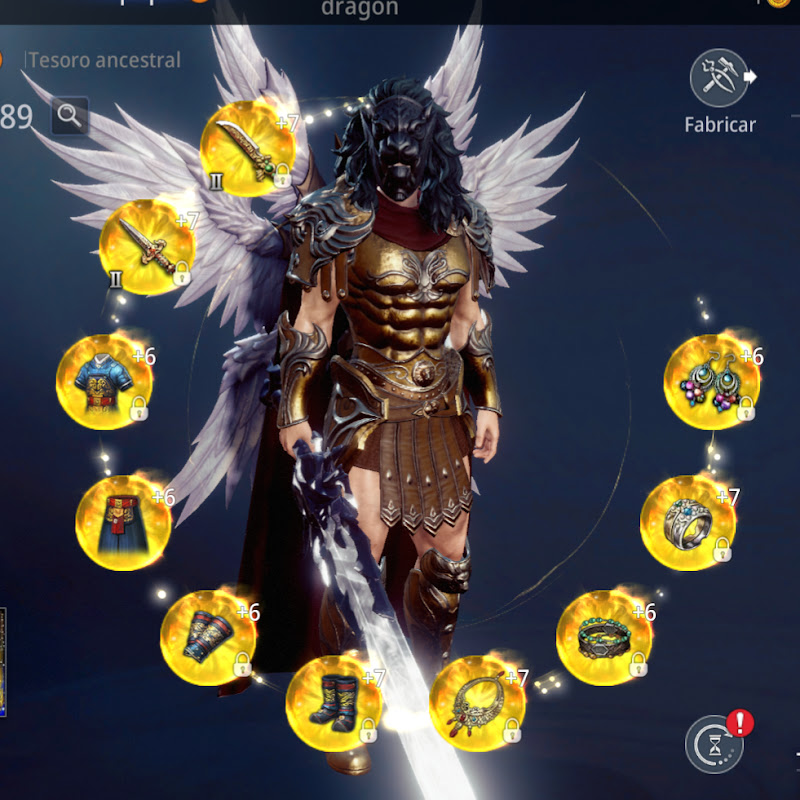Viewport: 800px width, 800px height.
Task: Click the magnifying glass search button
Action: (69, 116)
